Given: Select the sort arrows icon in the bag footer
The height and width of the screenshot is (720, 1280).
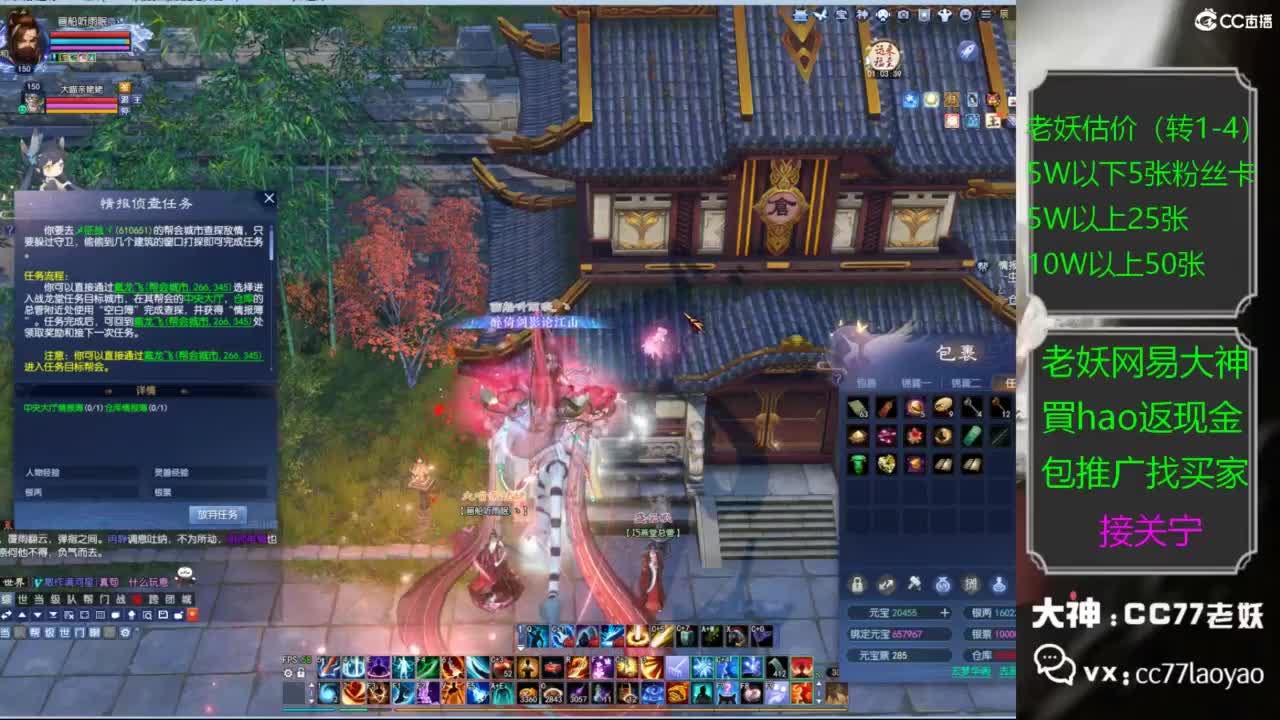Looking at the screenshot, I should (x=887, y=584).
